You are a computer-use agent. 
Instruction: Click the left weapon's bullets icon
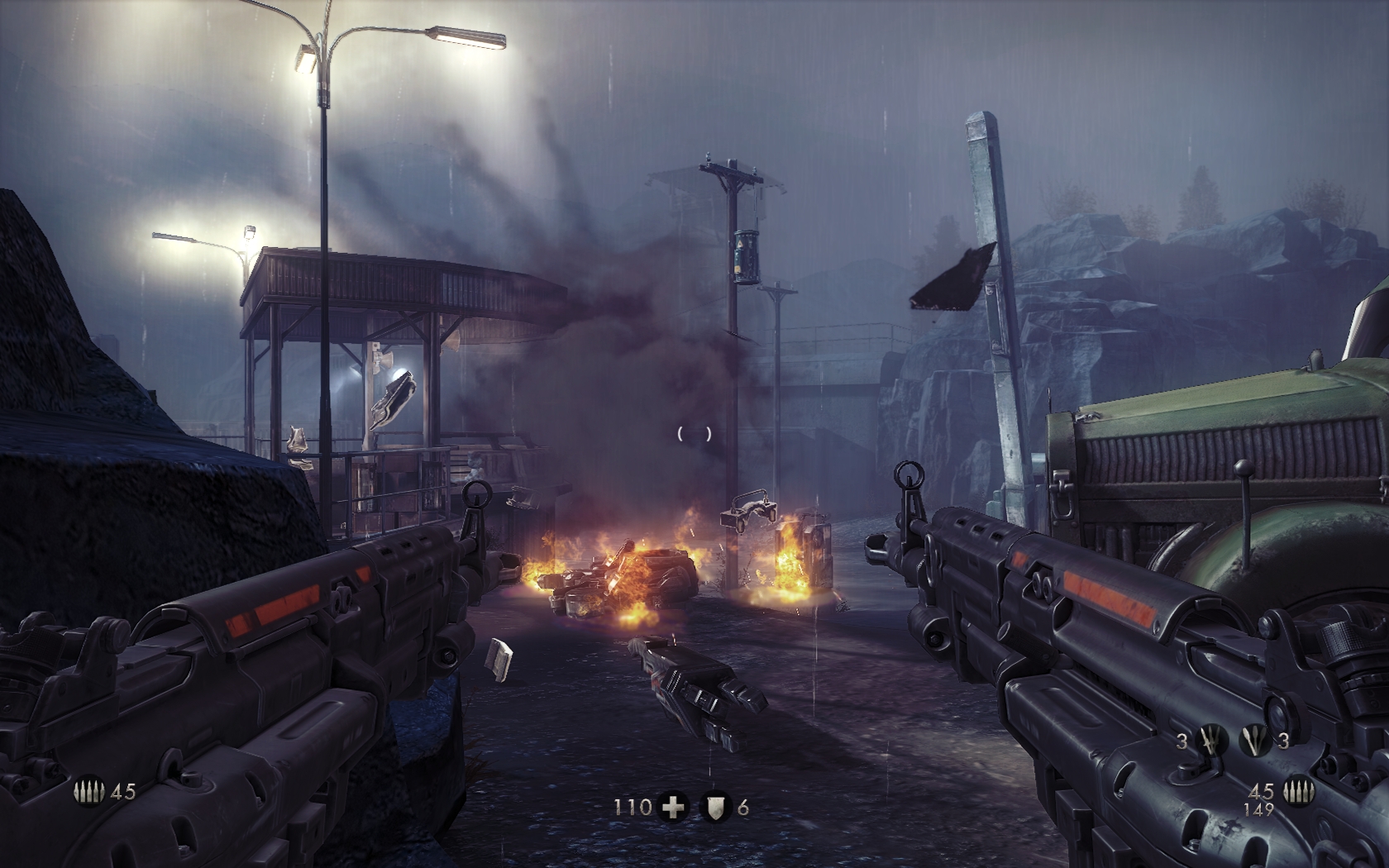click(89, 791)
